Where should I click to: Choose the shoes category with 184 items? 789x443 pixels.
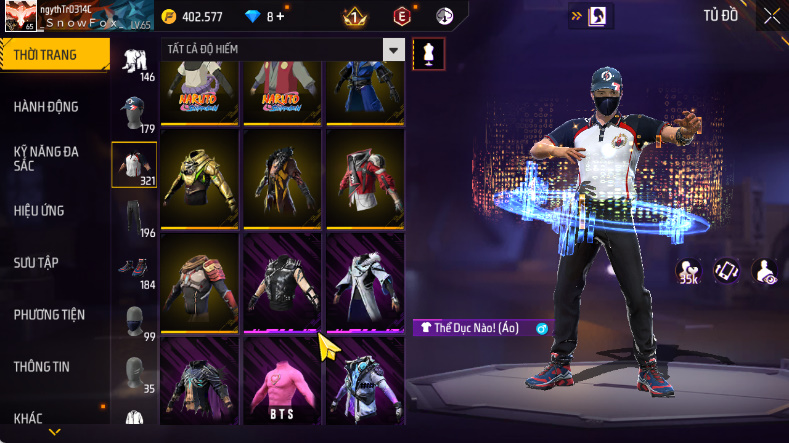(x=133, y=270)
